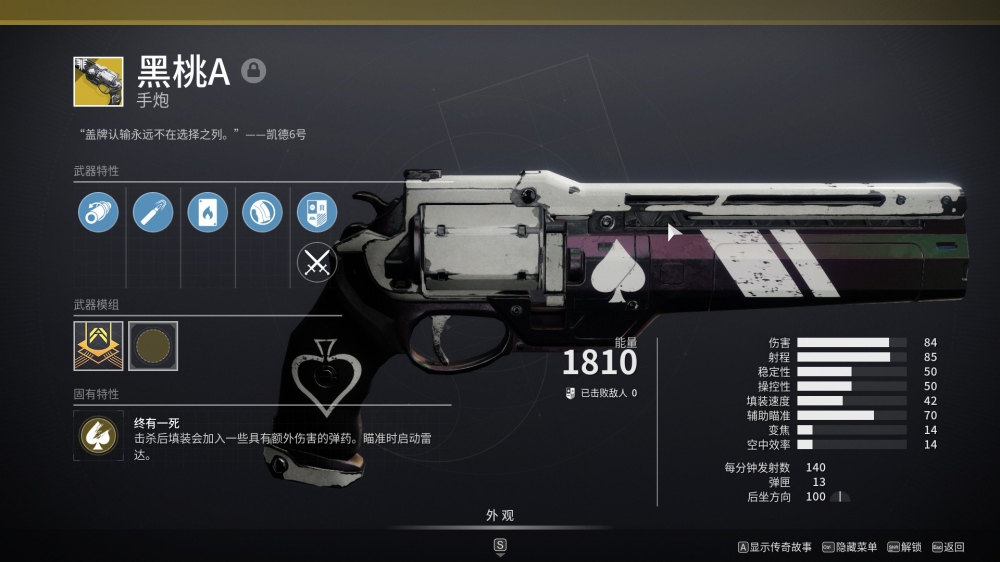
Task: Select the bullet magazine perk icon
Action: 153,212
